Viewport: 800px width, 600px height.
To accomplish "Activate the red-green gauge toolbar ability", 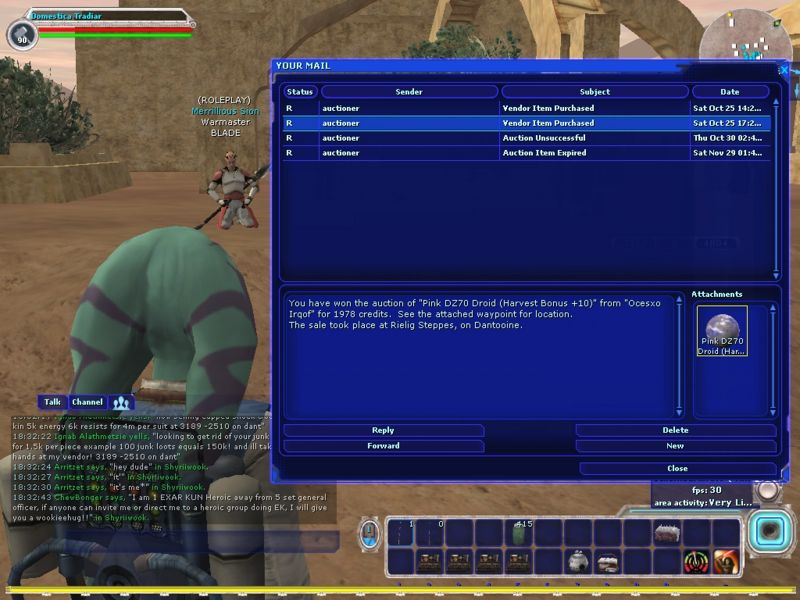I will (x=696, y=562).
